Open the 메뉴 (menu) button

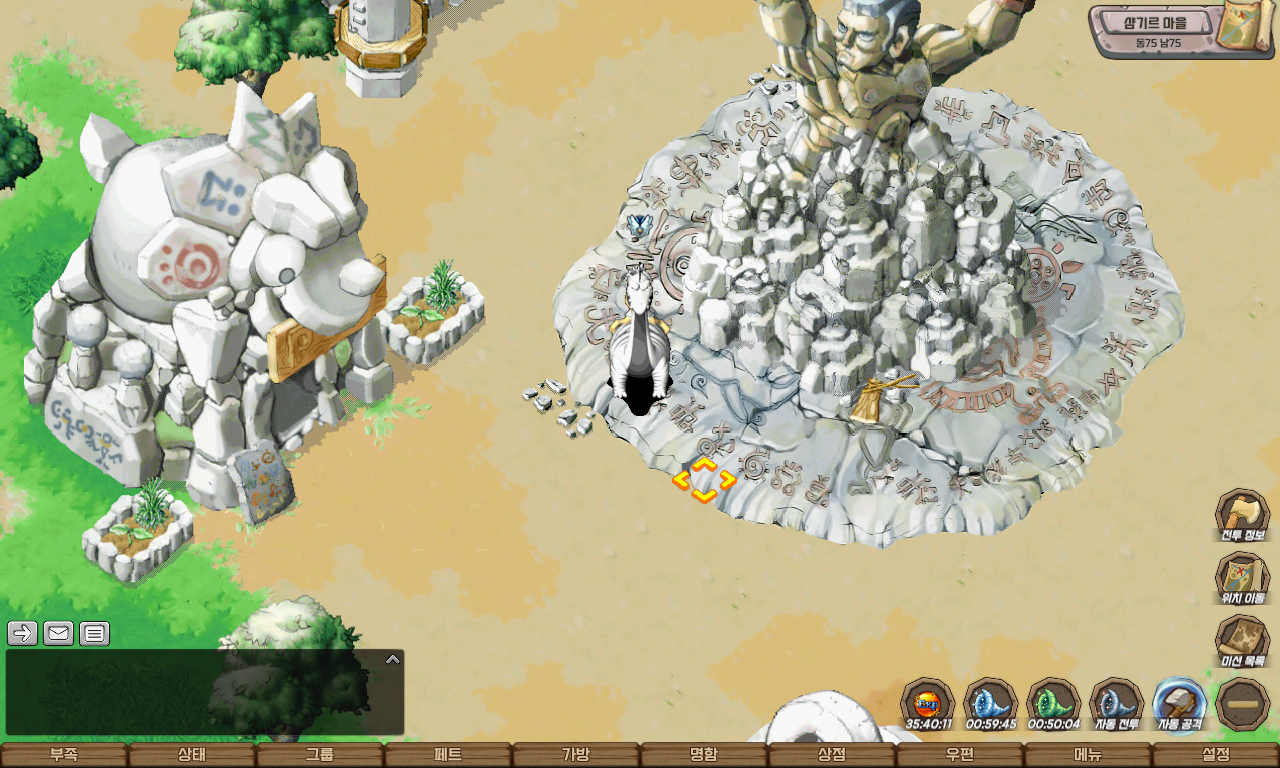pos(1088,755)
